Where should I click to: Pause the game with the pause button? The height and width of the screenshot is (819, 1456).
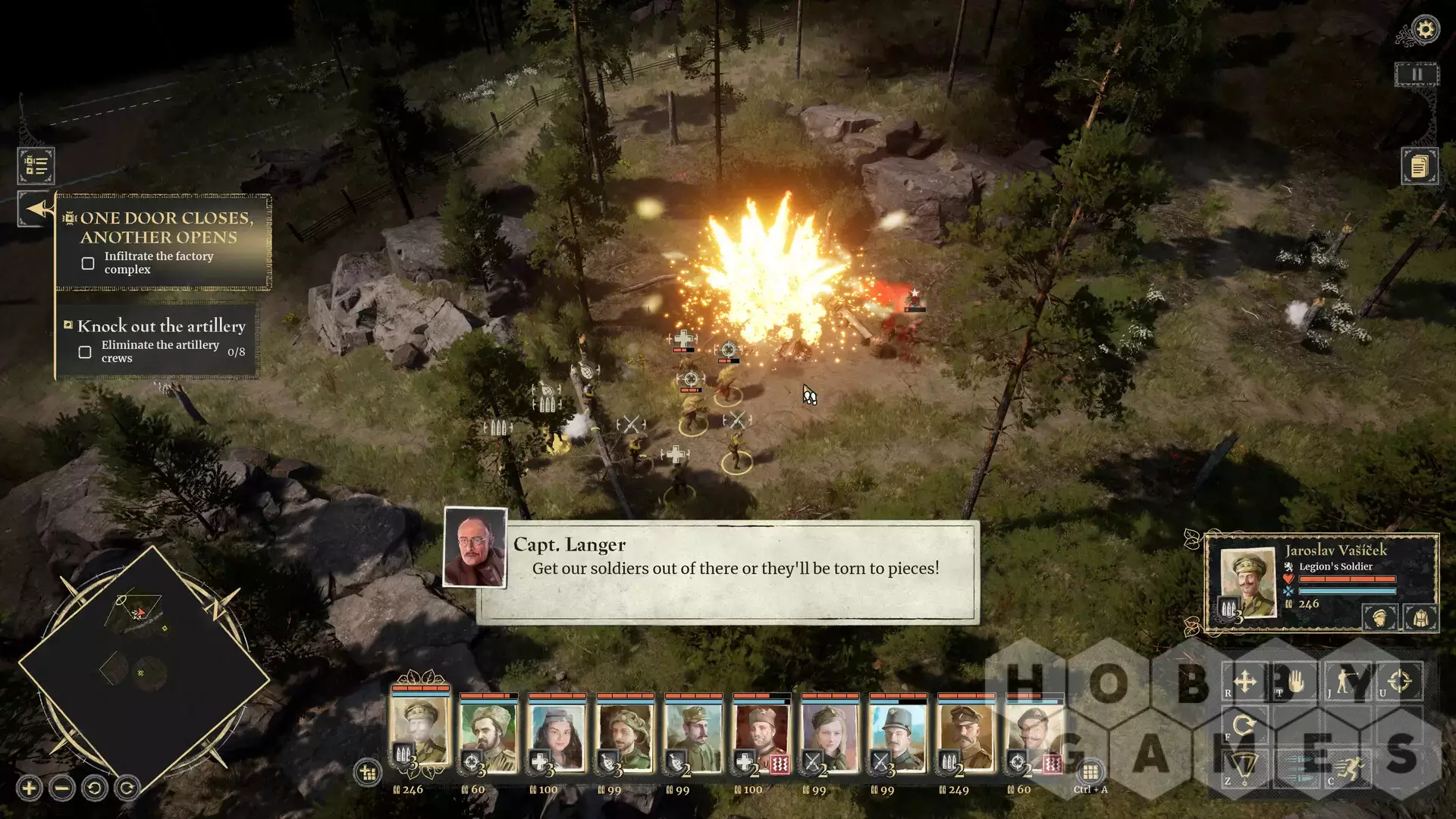(1416, 74)
